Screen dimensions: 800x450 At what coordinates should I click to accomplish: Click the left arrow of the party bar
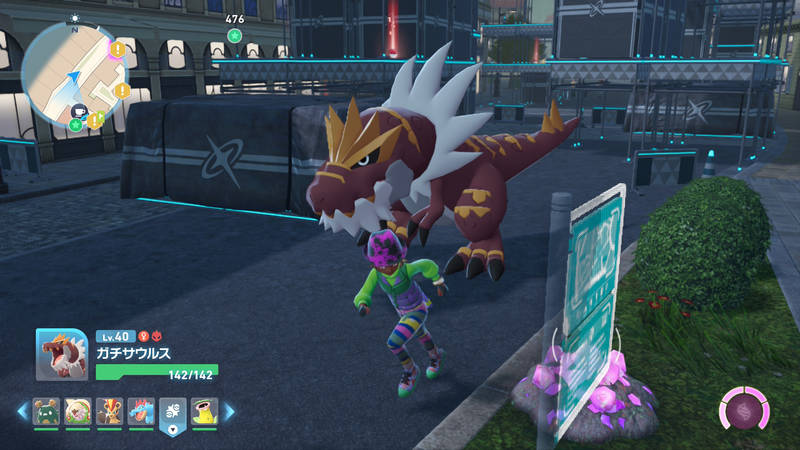[x=21, y=411]
